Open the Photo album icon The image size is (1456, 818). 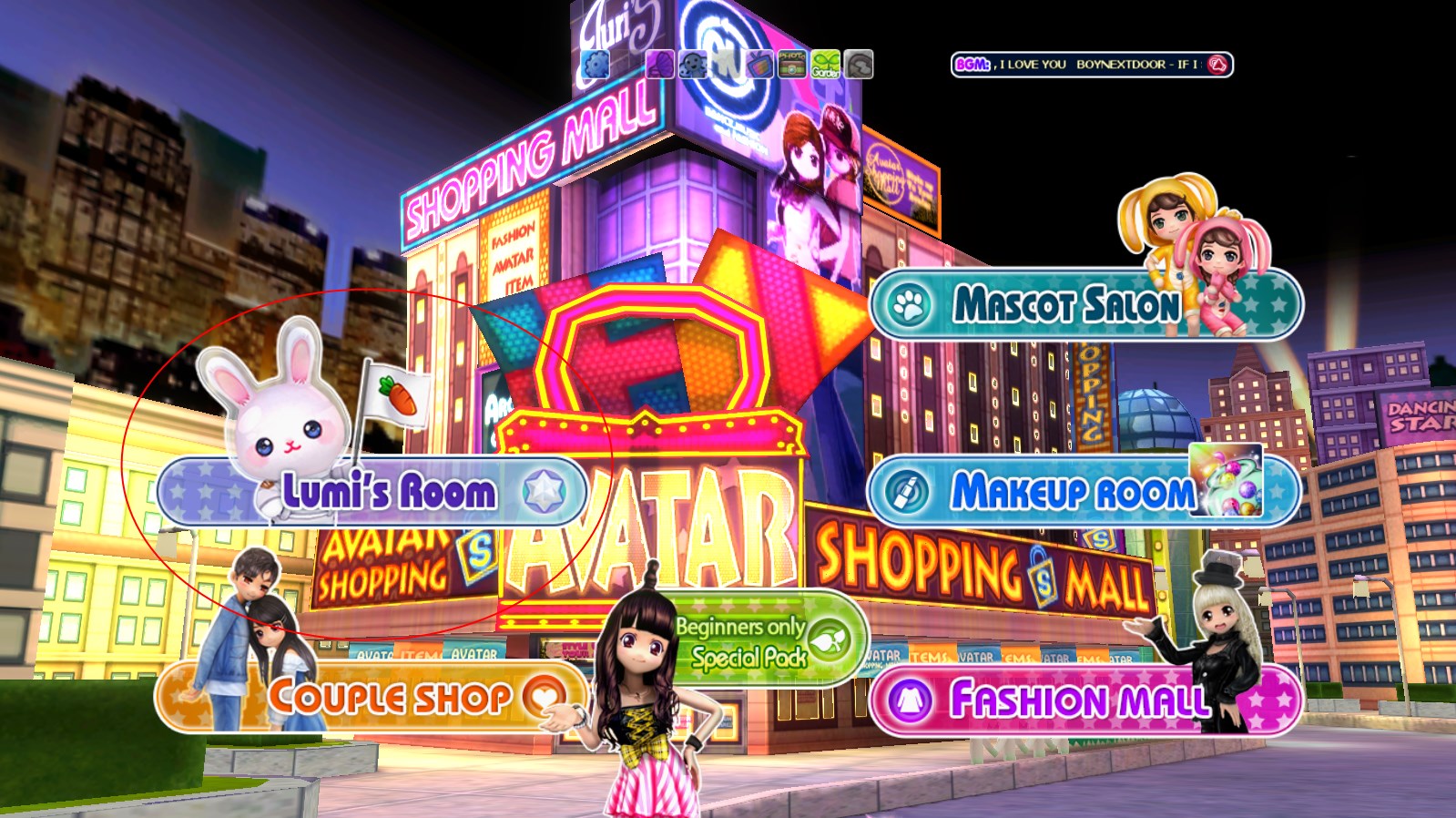tap(791, 65)
